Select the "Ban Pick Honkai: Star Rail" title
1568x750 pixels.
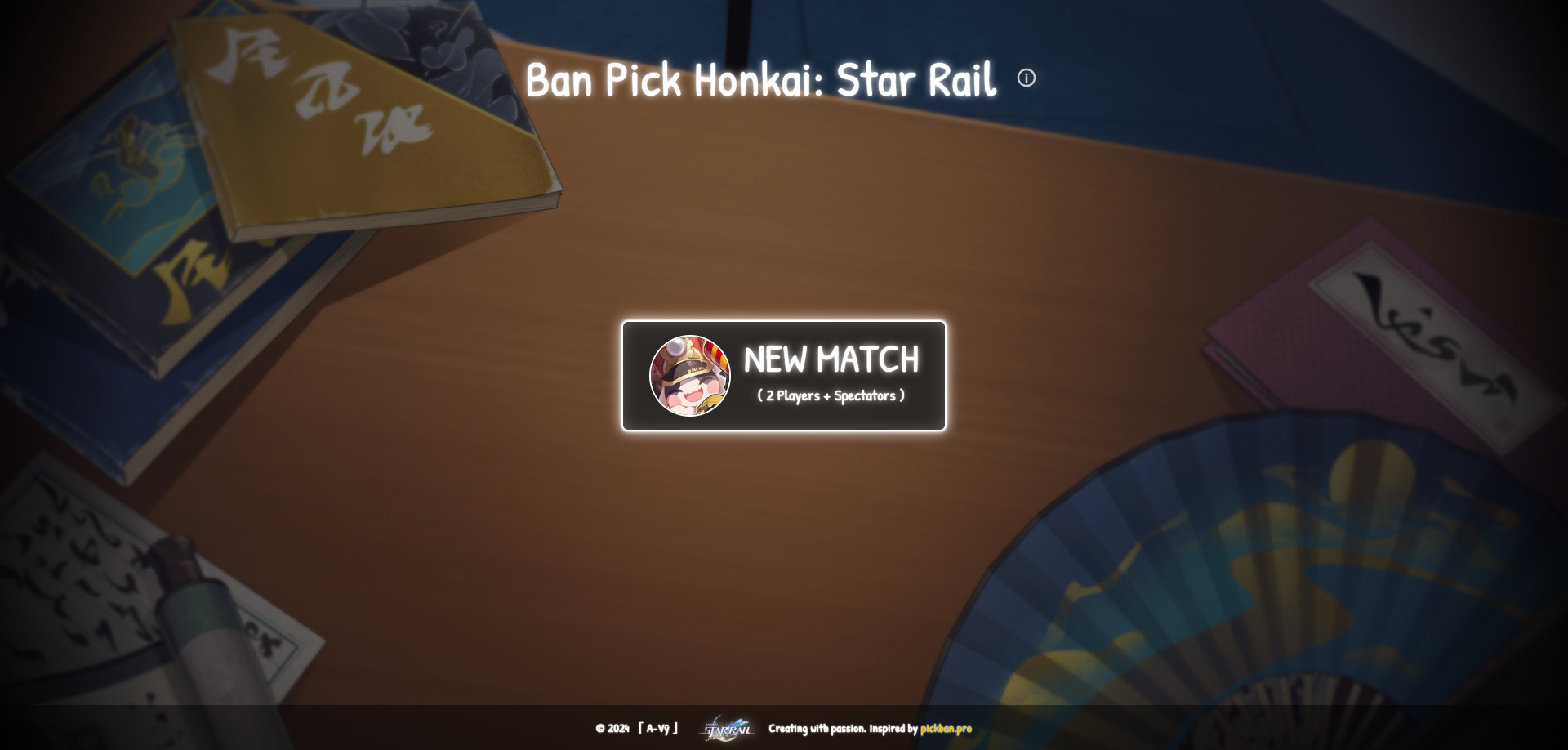click(763, 79)
